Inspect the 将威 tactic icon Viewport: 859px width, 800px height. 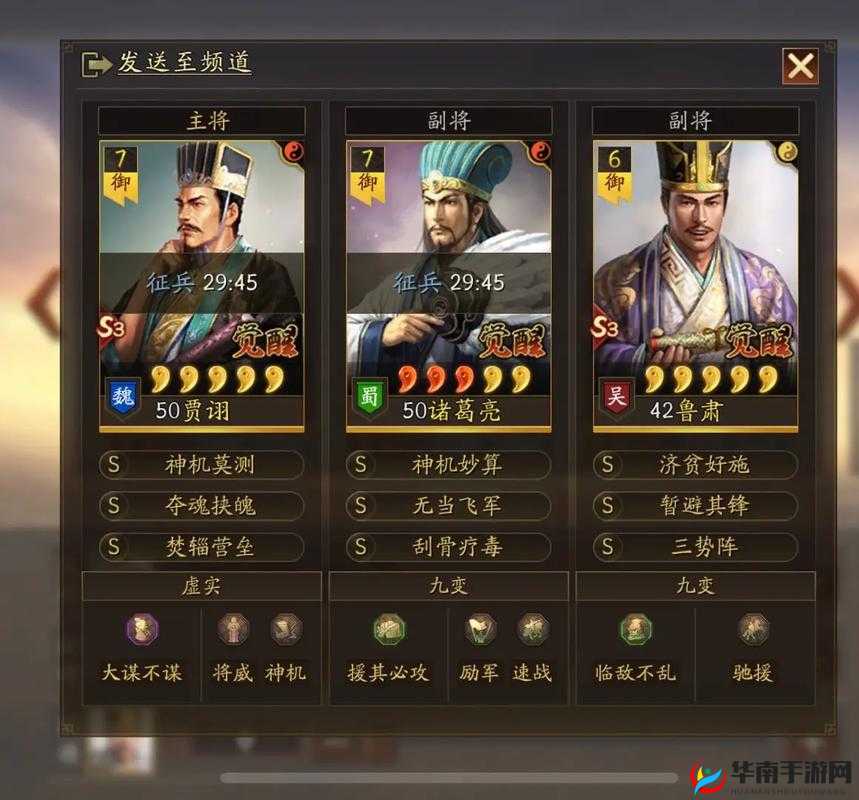[233, 629]
